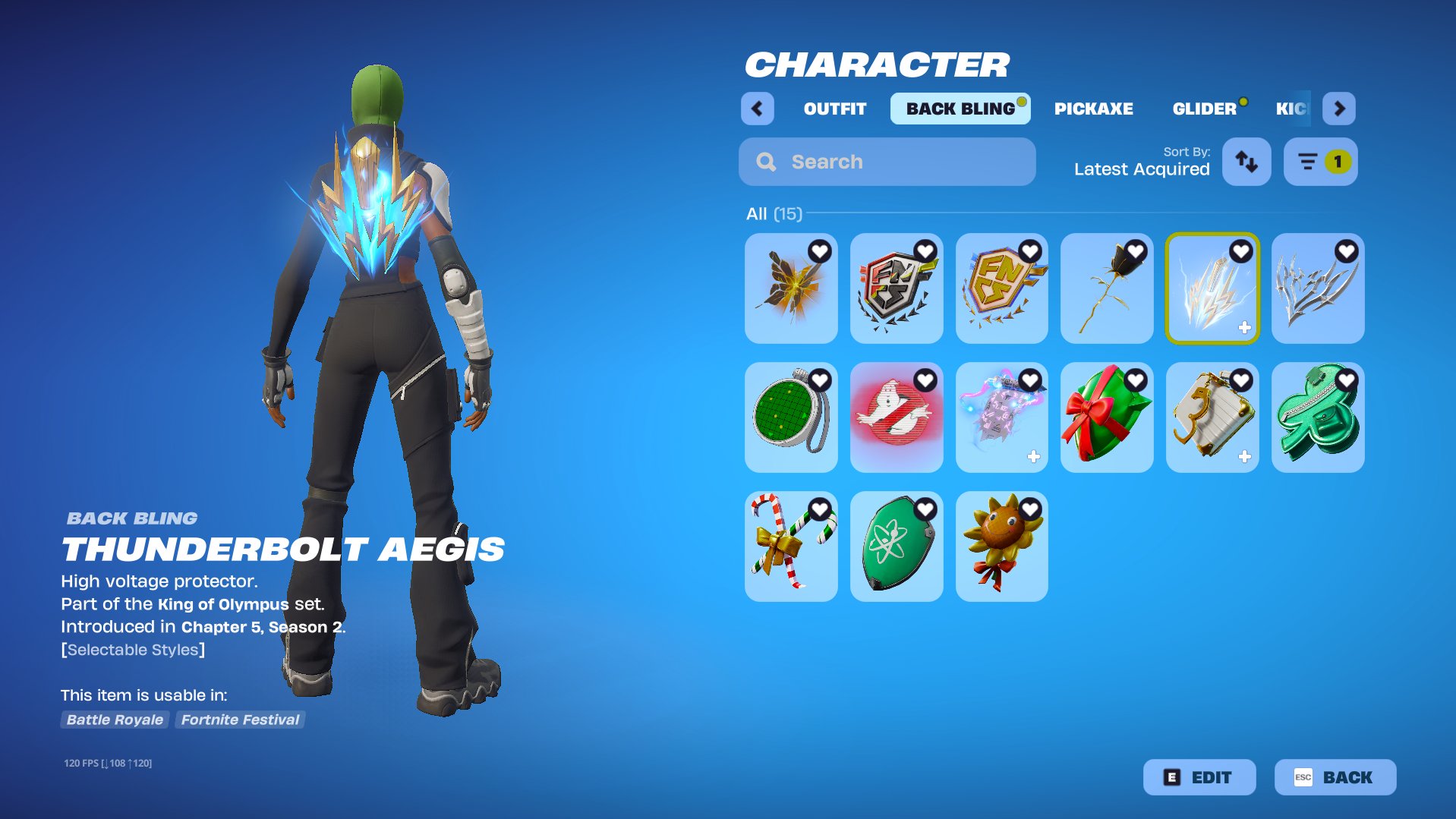
Task: Pick the green clover backpack
Action: pos(1318,417)
